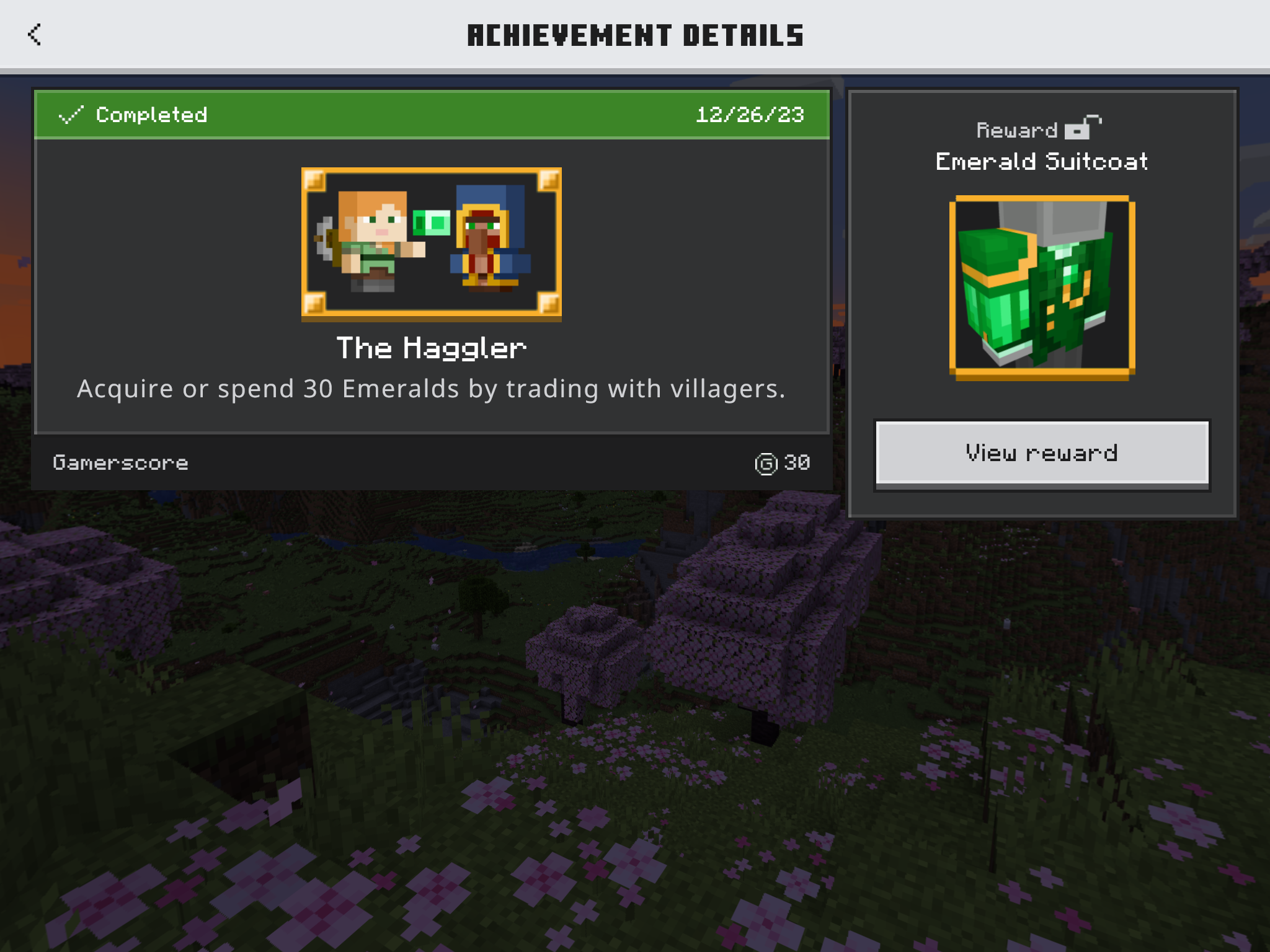This screenshot has height=952, width=1270.
Task: Open the View reward button
Action: click(1042, 453)
